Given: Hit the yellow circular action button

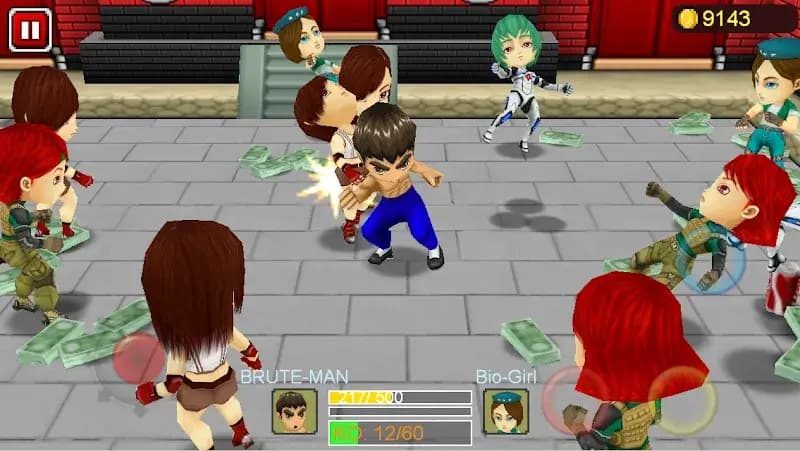Looking at the screenshot, I should 682,400.
